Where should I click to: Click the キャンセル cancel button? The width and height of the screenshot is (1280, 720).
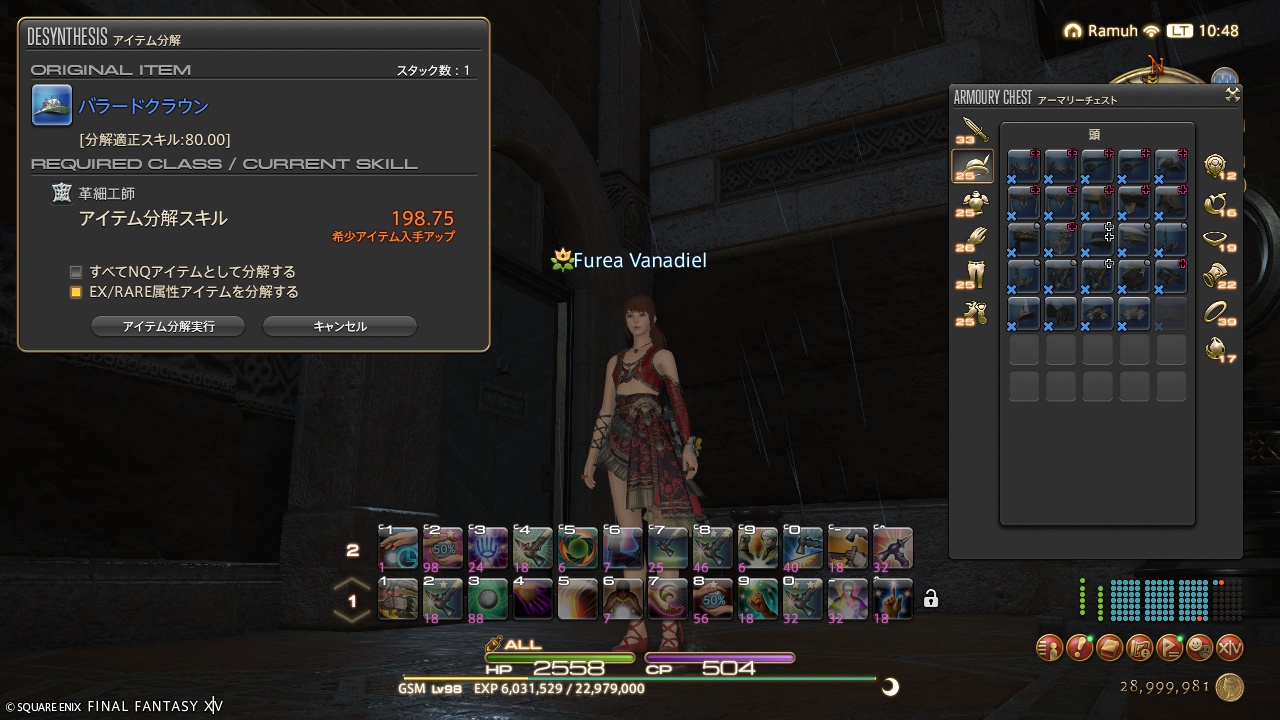(339, 325)
